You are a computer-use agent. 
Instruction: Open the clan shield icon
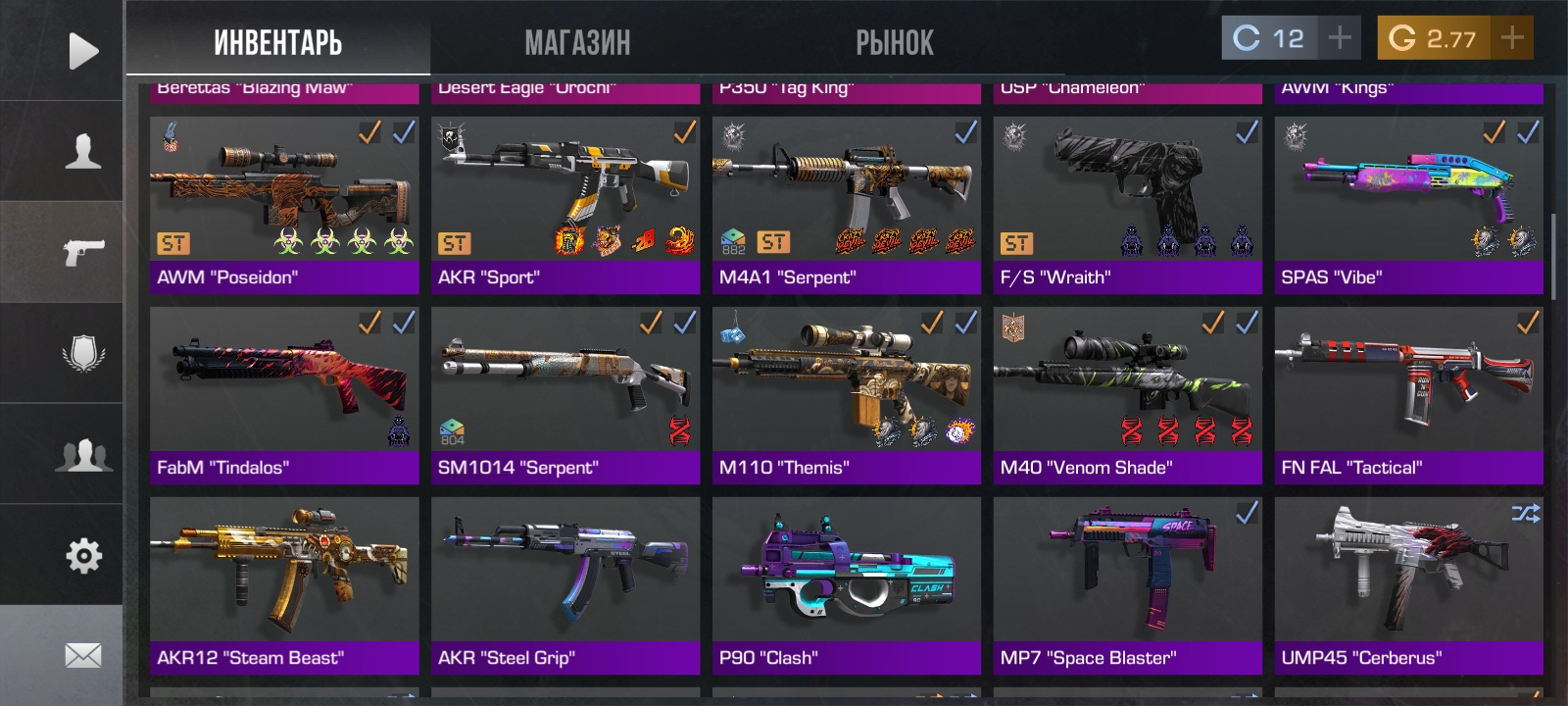(x=82, y=353)
